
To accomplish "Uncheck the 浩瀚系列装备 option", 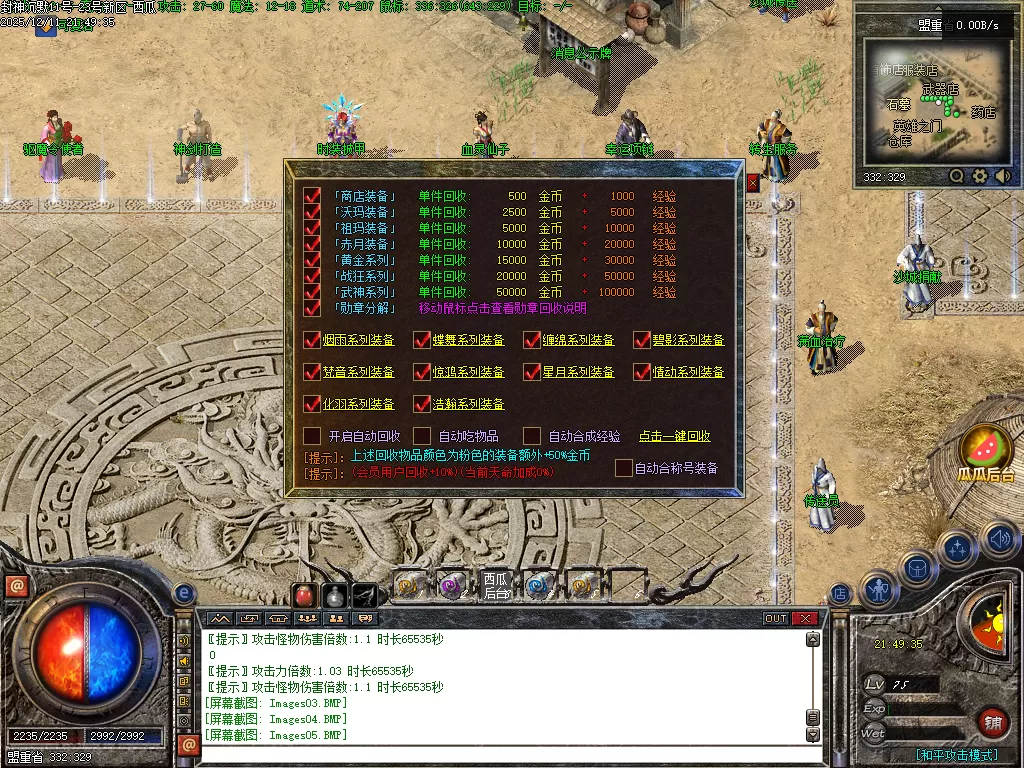I will click(x=422, y=404).
